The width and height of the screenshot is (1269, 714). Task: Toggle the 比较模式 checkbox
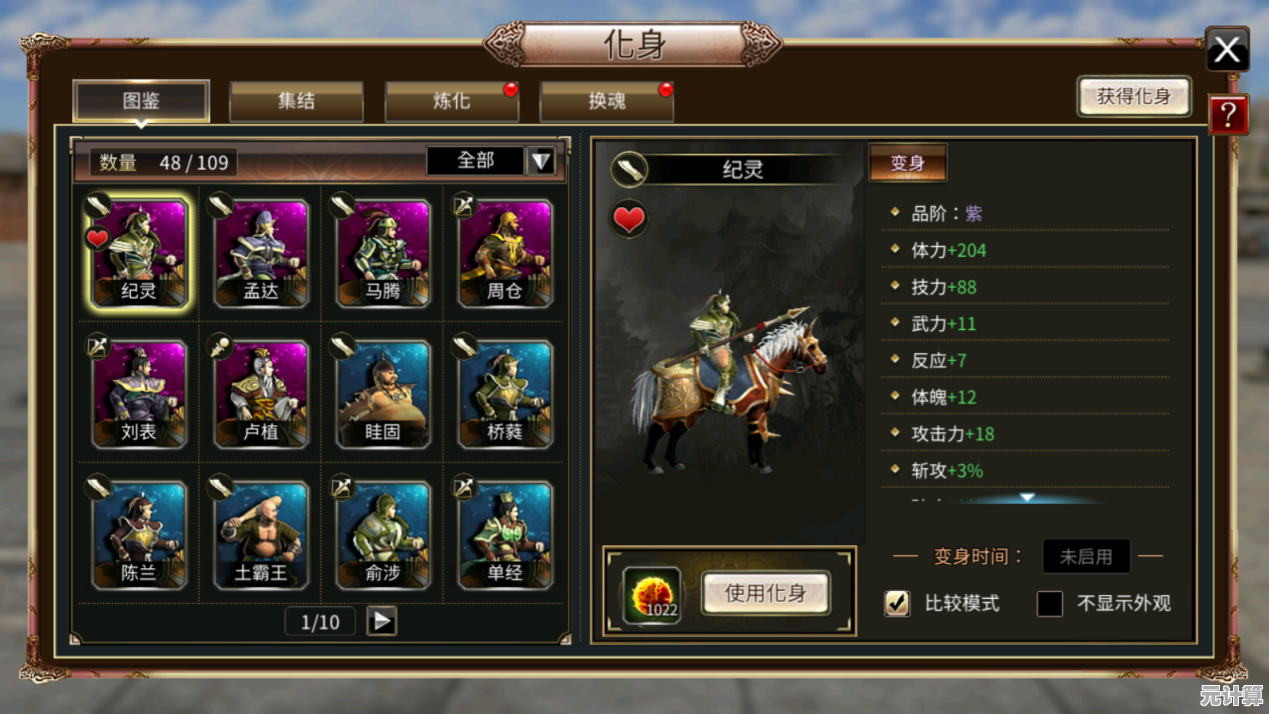coord(897,603)
